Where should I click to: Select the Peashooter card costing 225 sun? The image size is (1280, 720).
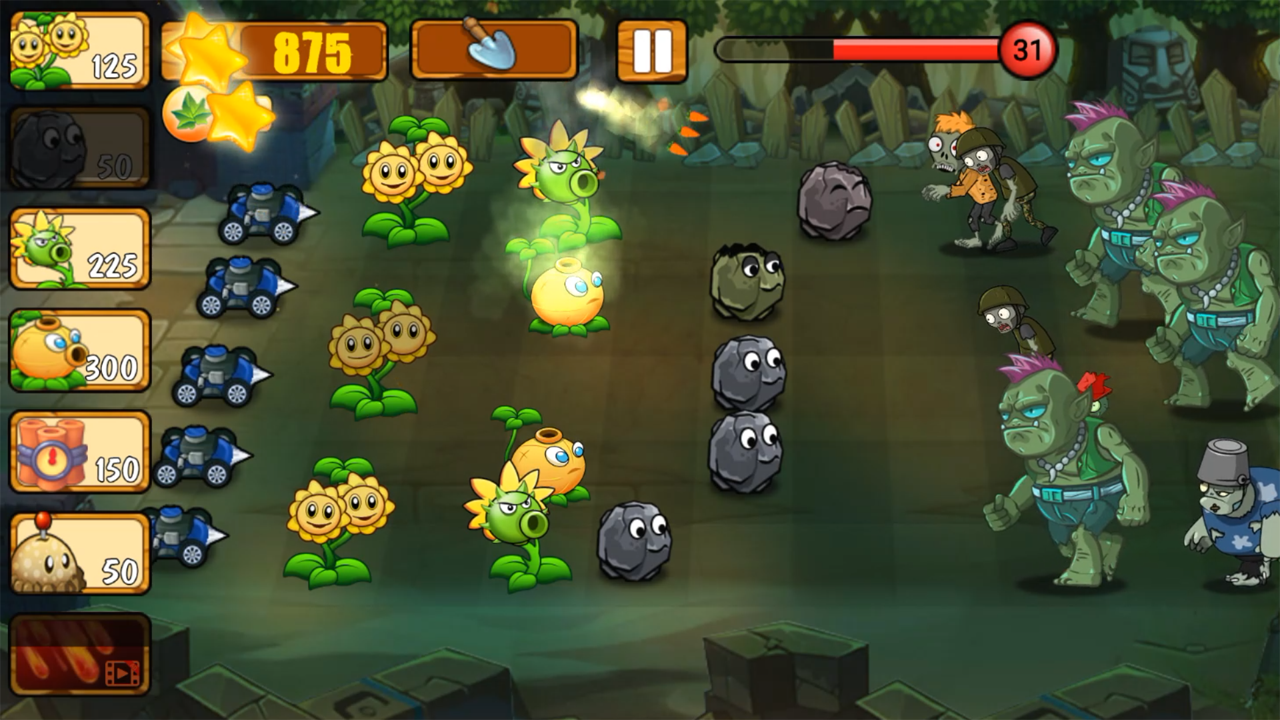click(x=78, y=246)
